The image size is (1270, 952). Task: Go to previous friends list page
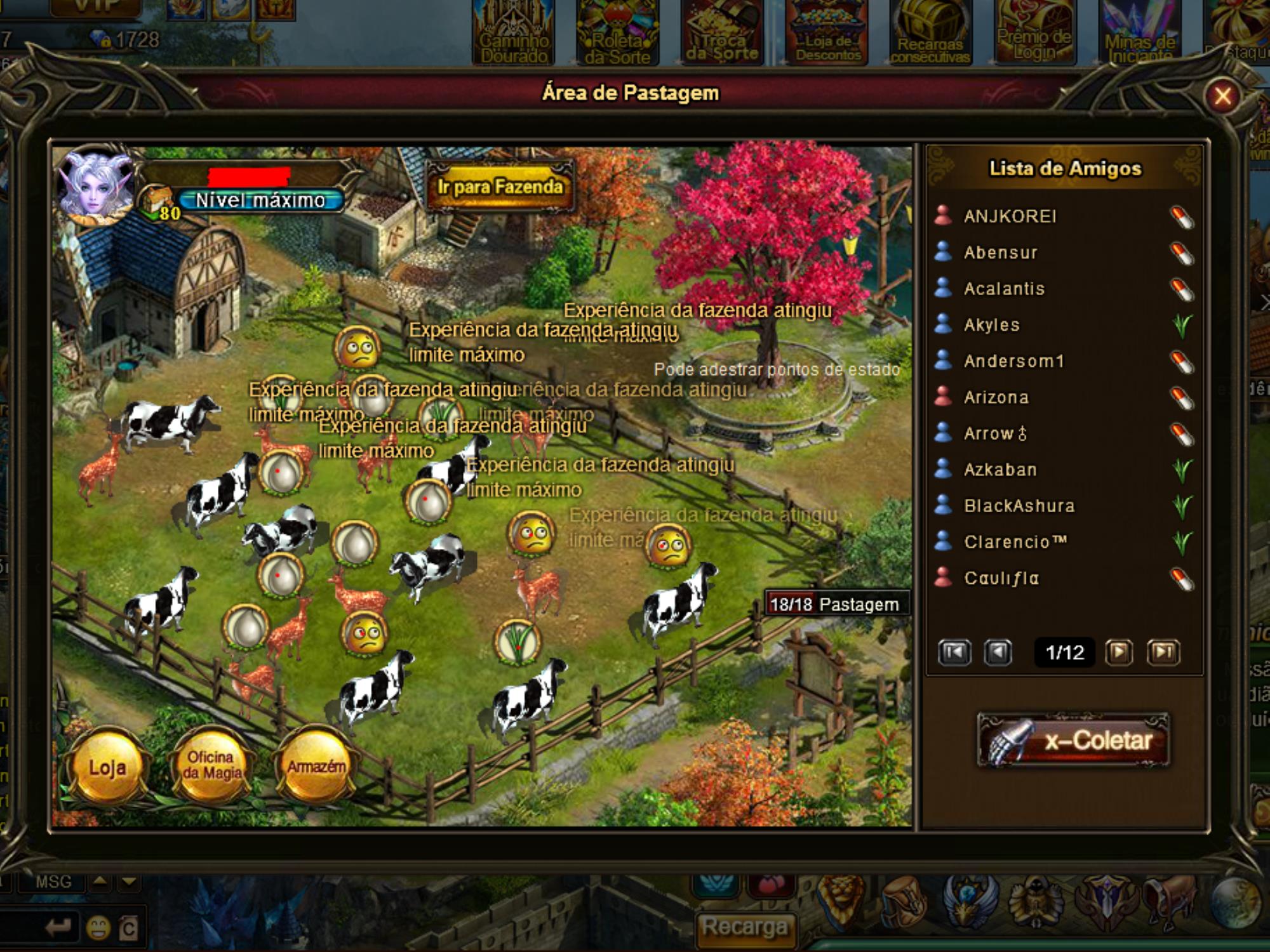(998, 652)
